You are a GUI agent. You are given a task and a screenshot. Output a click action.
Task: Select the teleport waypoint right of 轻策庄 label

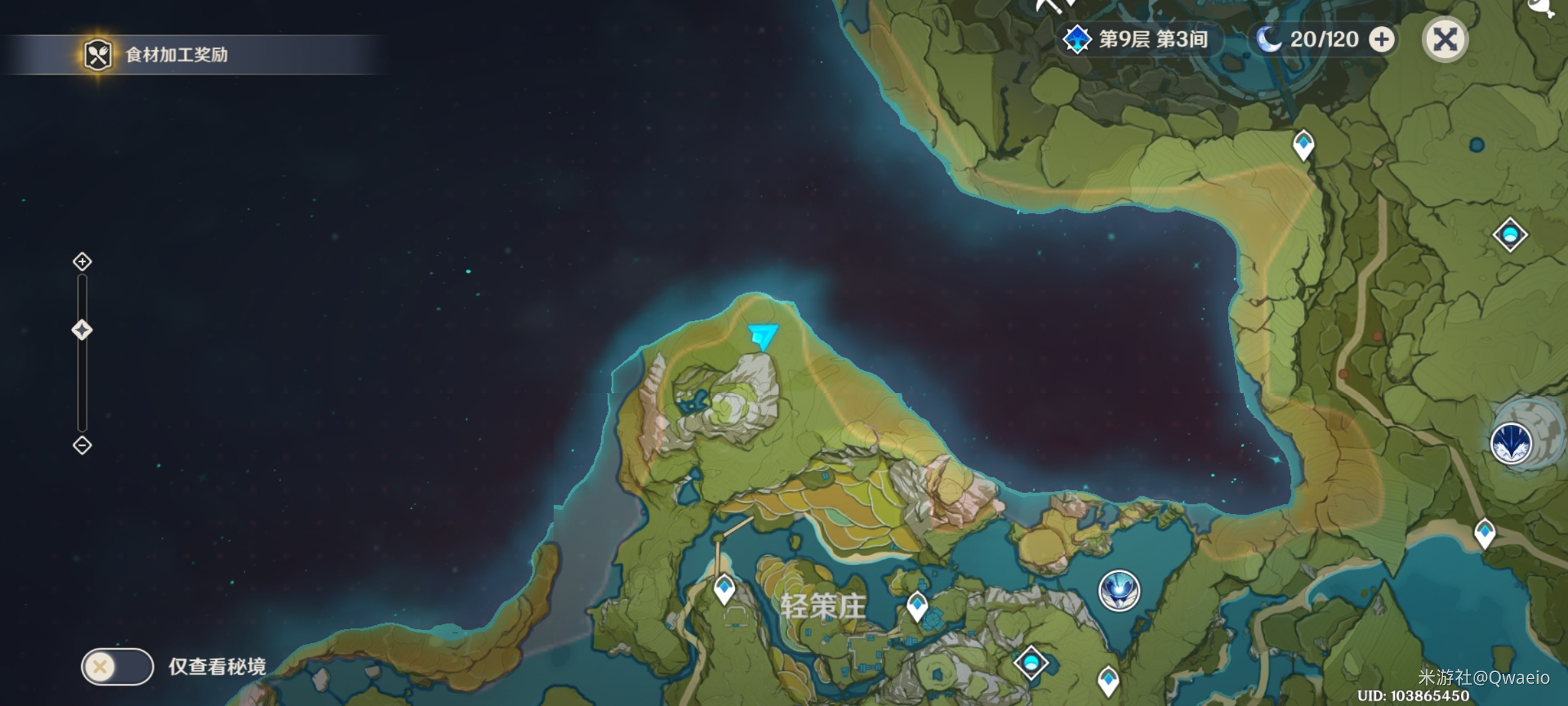click(917, 605)
